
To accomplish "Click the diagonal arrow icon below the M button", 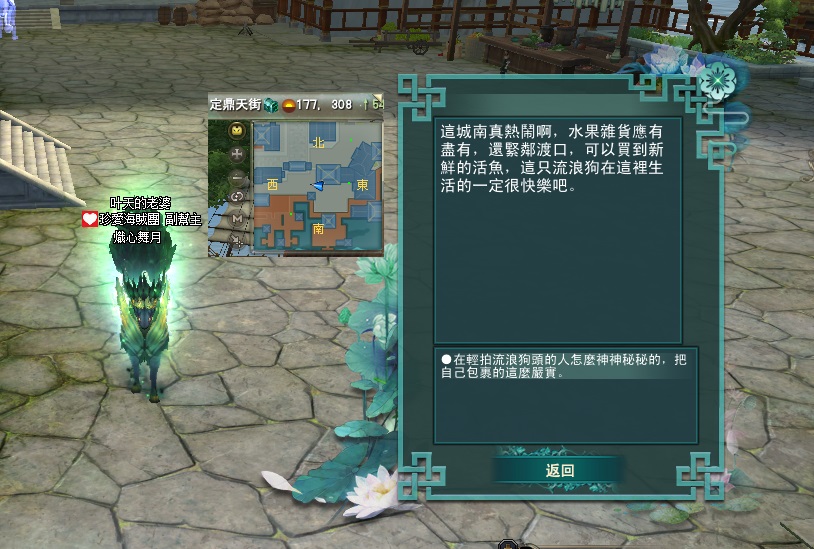I will click(x=237, y=238).
